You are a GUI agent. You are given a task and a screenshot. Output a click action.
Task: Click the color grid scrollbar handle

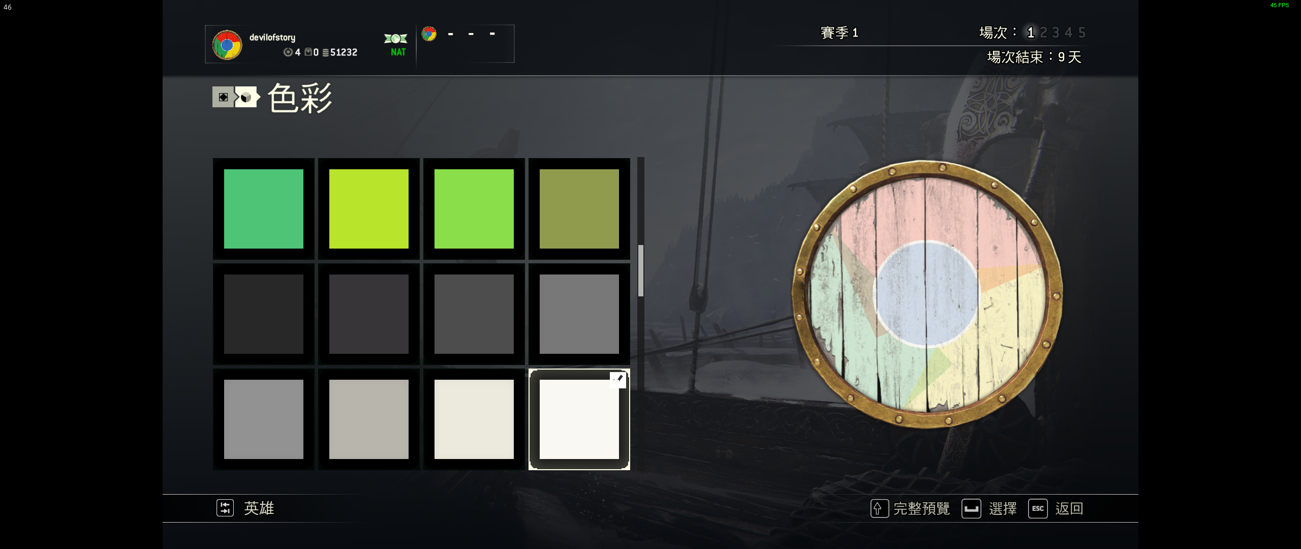point(640,271)
